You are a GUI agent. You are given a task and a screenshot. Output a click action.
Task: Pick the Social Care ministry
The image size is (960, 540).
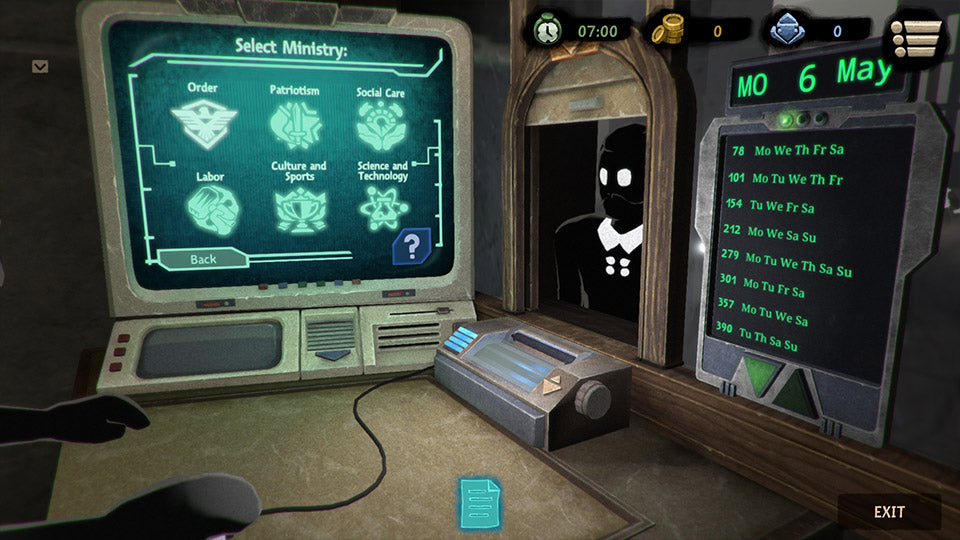(x=381, y=121)
